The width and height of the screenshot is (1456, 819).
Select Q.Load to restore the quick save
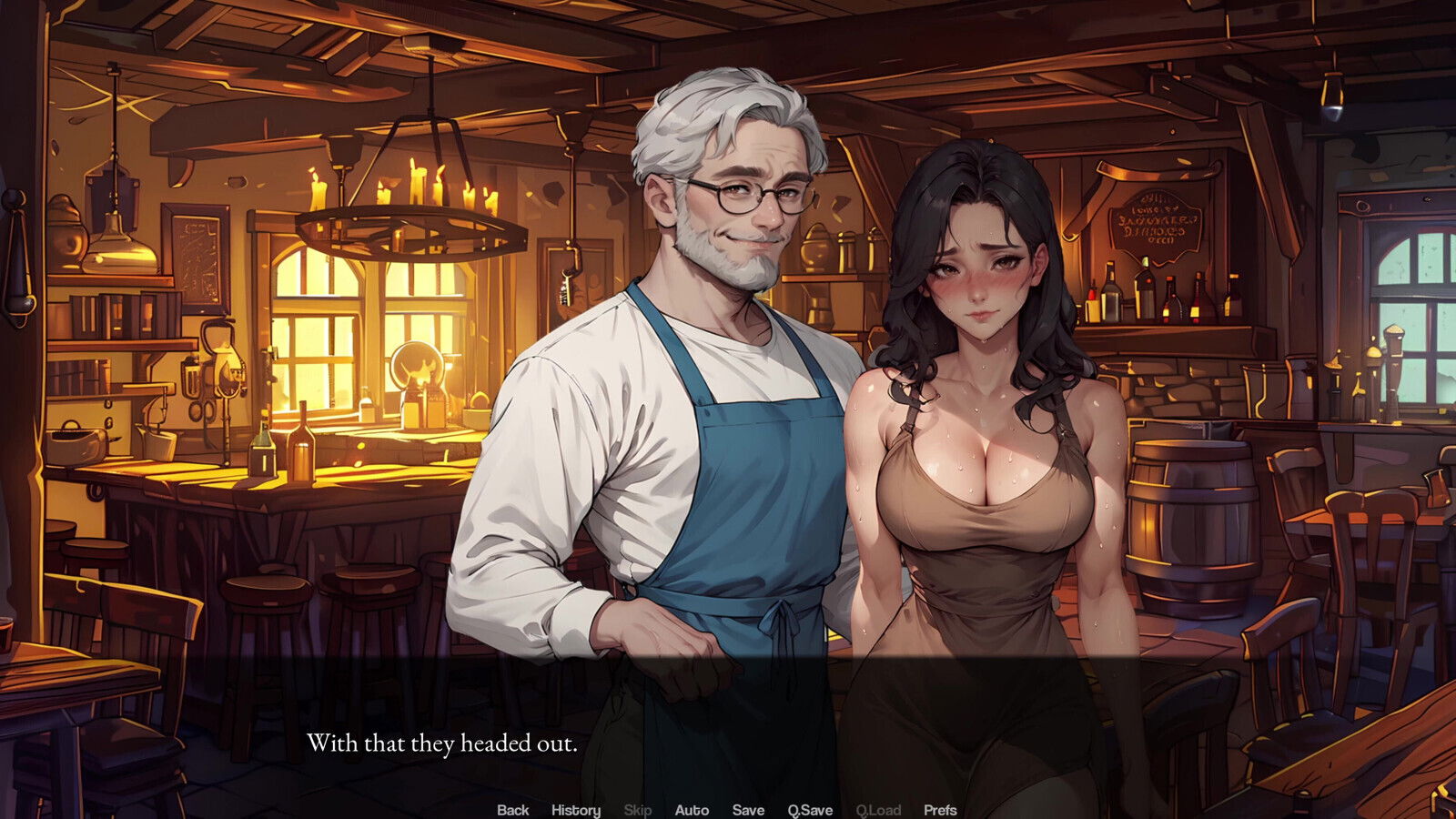[x=876, y=809]
